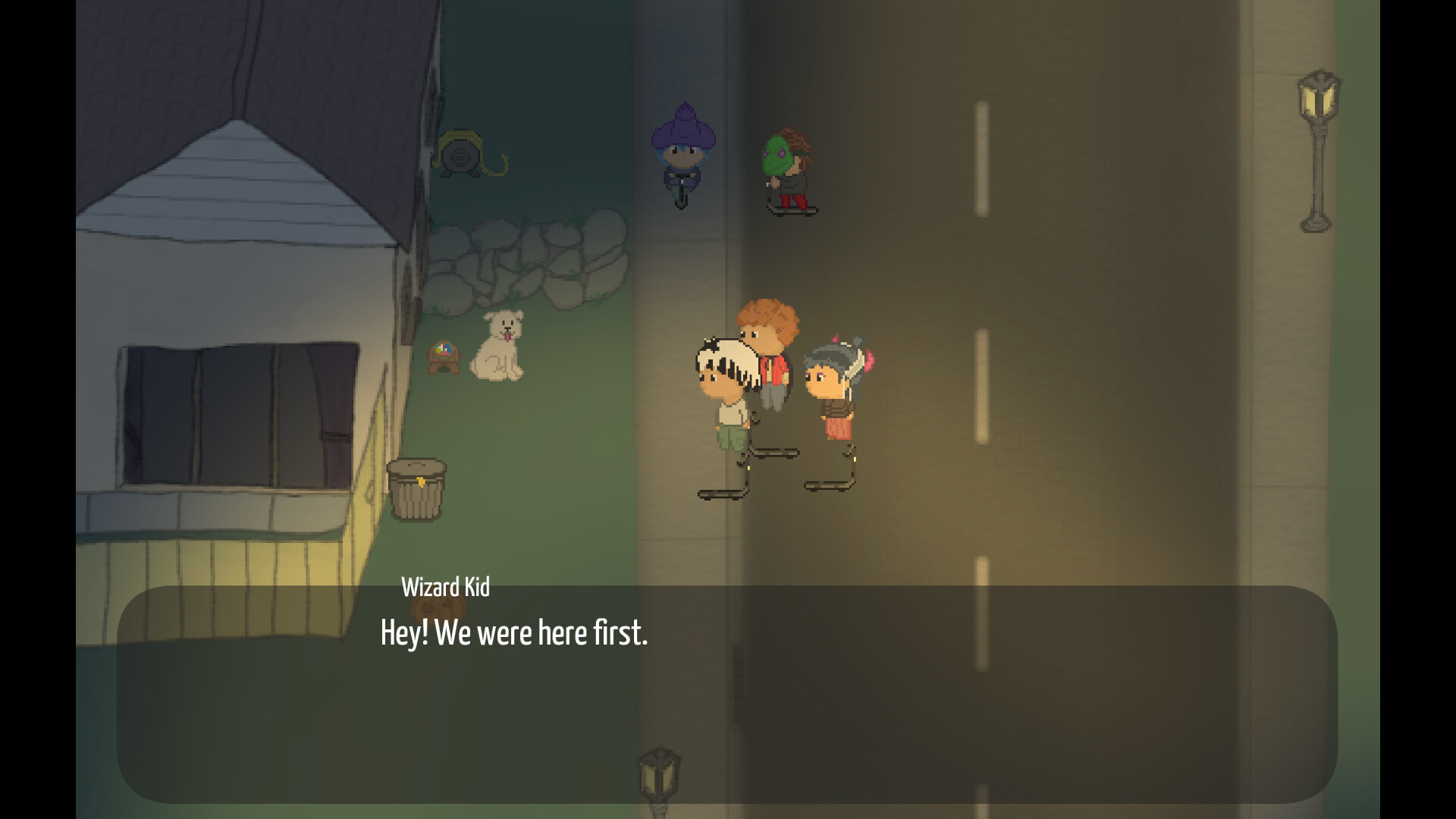Click the dialogue text to advance
The height and width of the screenshot is (819, 1456).
click(x=514, y=633)
